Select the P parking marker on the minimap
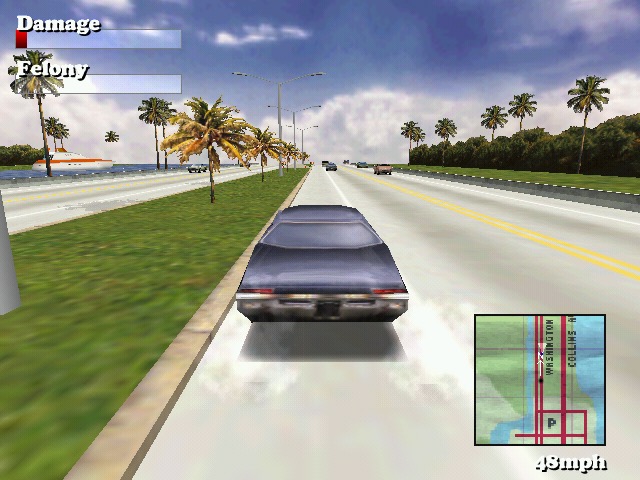 click(551, 424)
